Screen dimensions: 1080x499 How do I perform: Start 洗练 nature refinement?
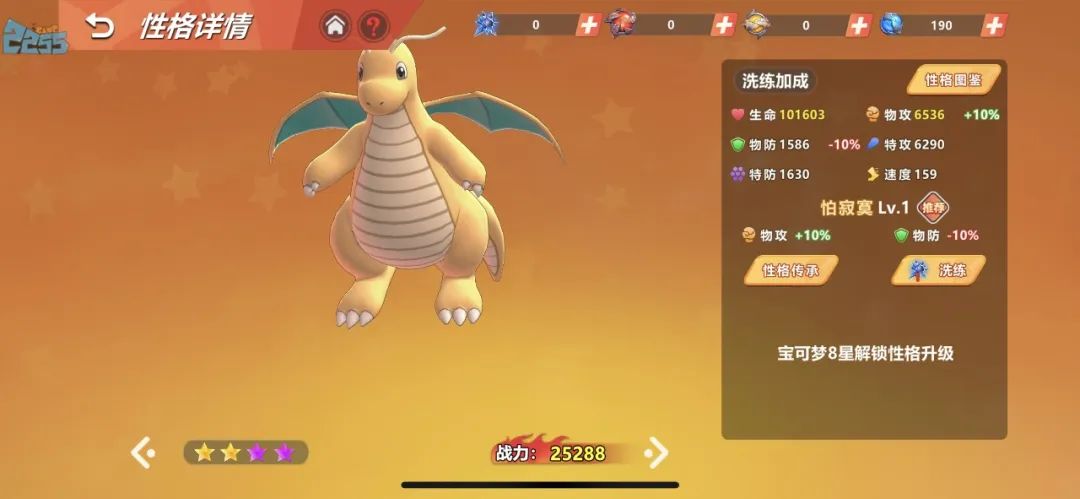point(938,270)
